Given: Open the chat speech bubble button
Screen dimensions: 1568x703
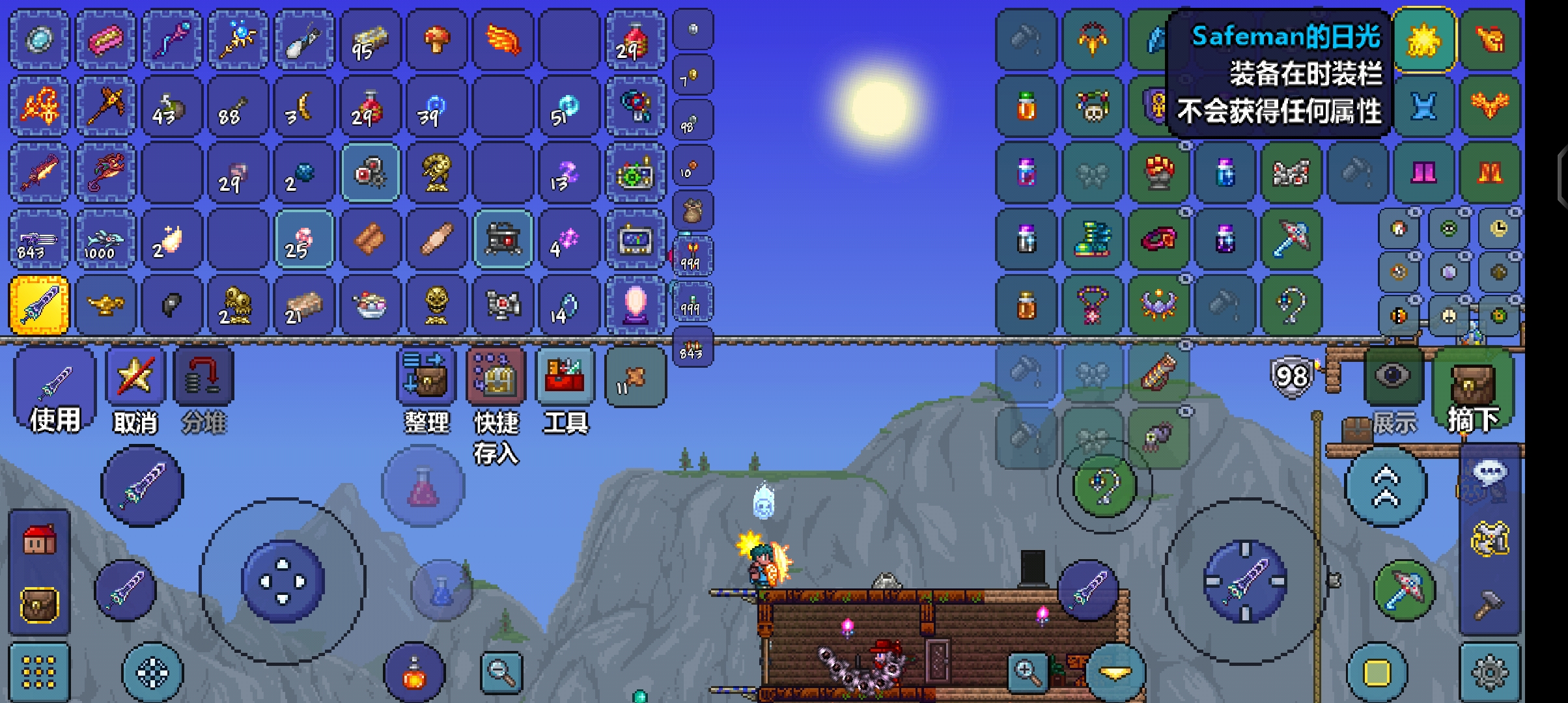Looking at the screenshot, I should [x=1490, y=472].
